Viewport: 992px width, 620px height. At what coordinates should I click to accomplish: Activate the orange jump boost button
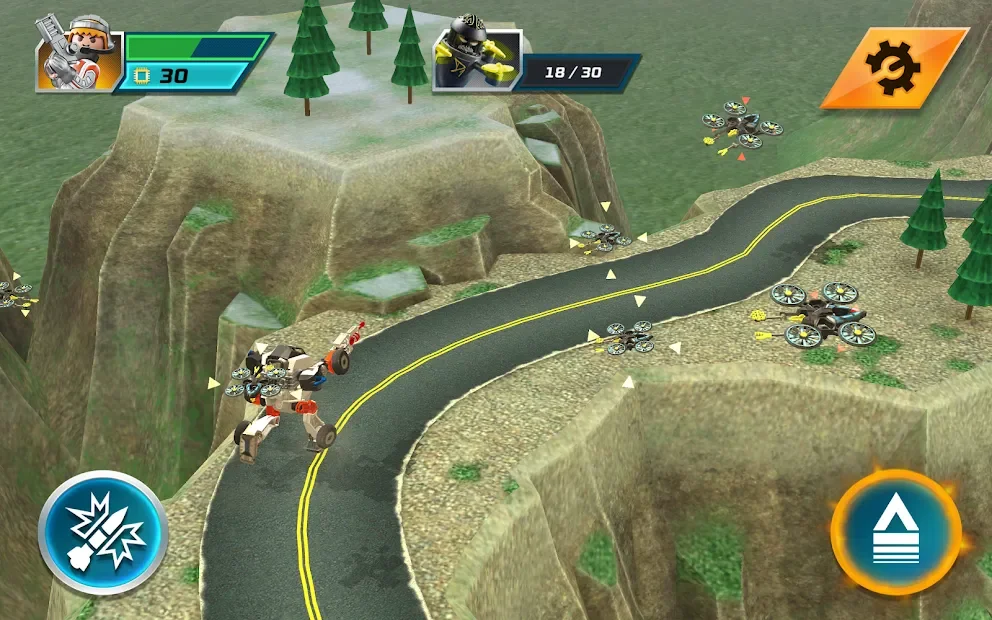[895, 532]
